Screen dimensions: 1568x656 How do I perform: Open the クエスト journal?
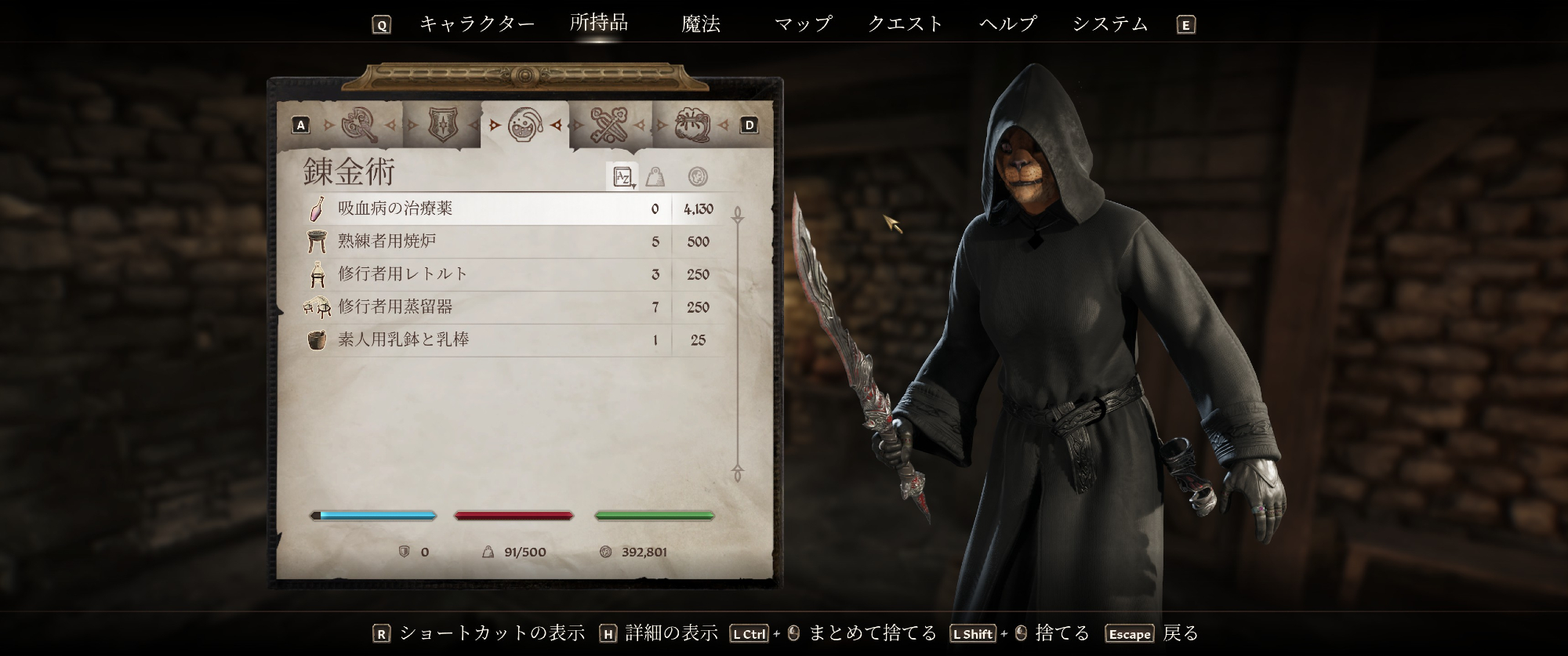click(906, 24)
